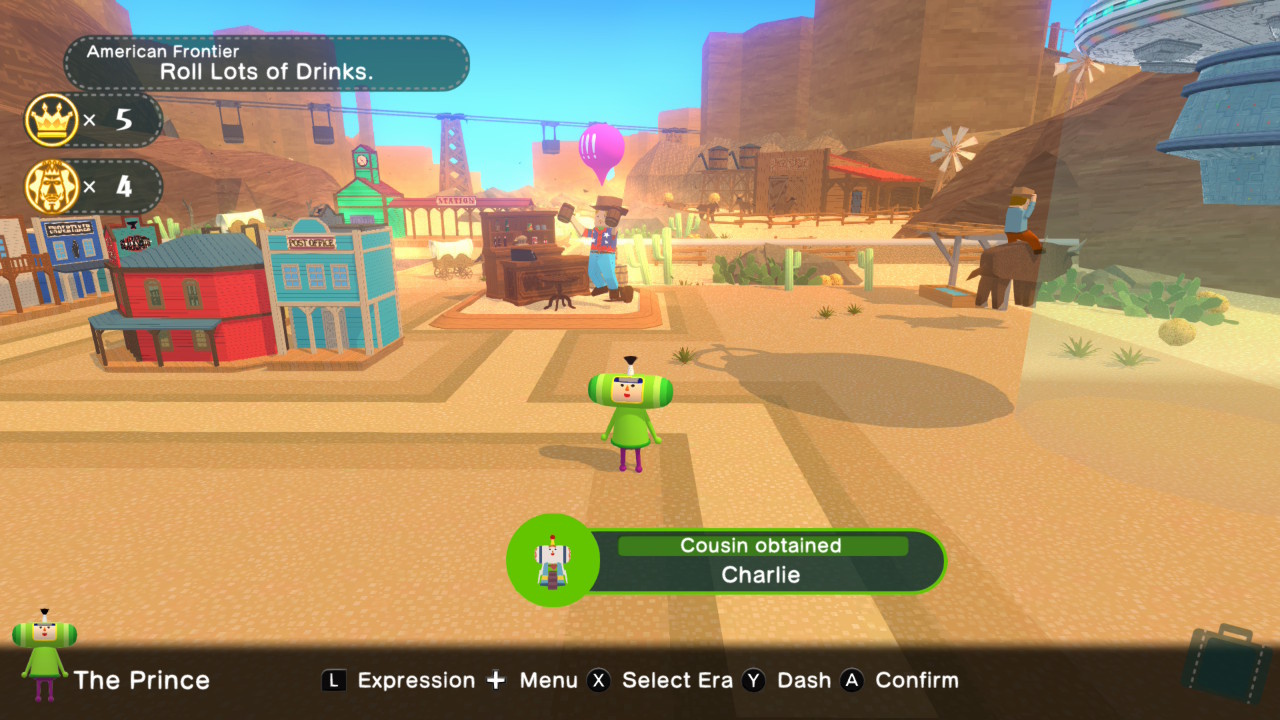Screen dimensions: 1280x720
Task: Select The Prince character portrait
Action: point(44,655)
